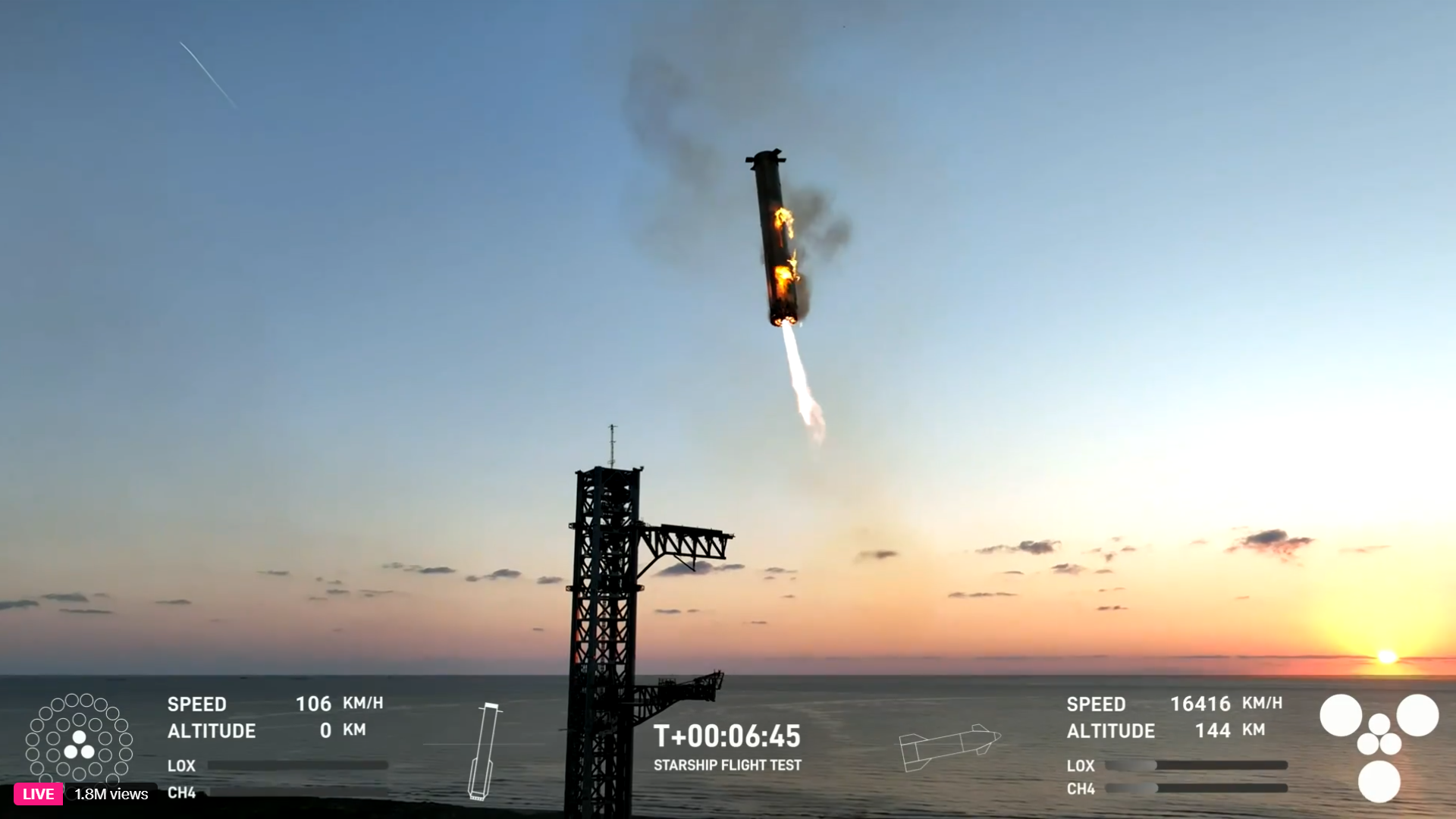Click the pink LIVE badge
This screenshot has width=1456, height=819.
click(38, 794)
